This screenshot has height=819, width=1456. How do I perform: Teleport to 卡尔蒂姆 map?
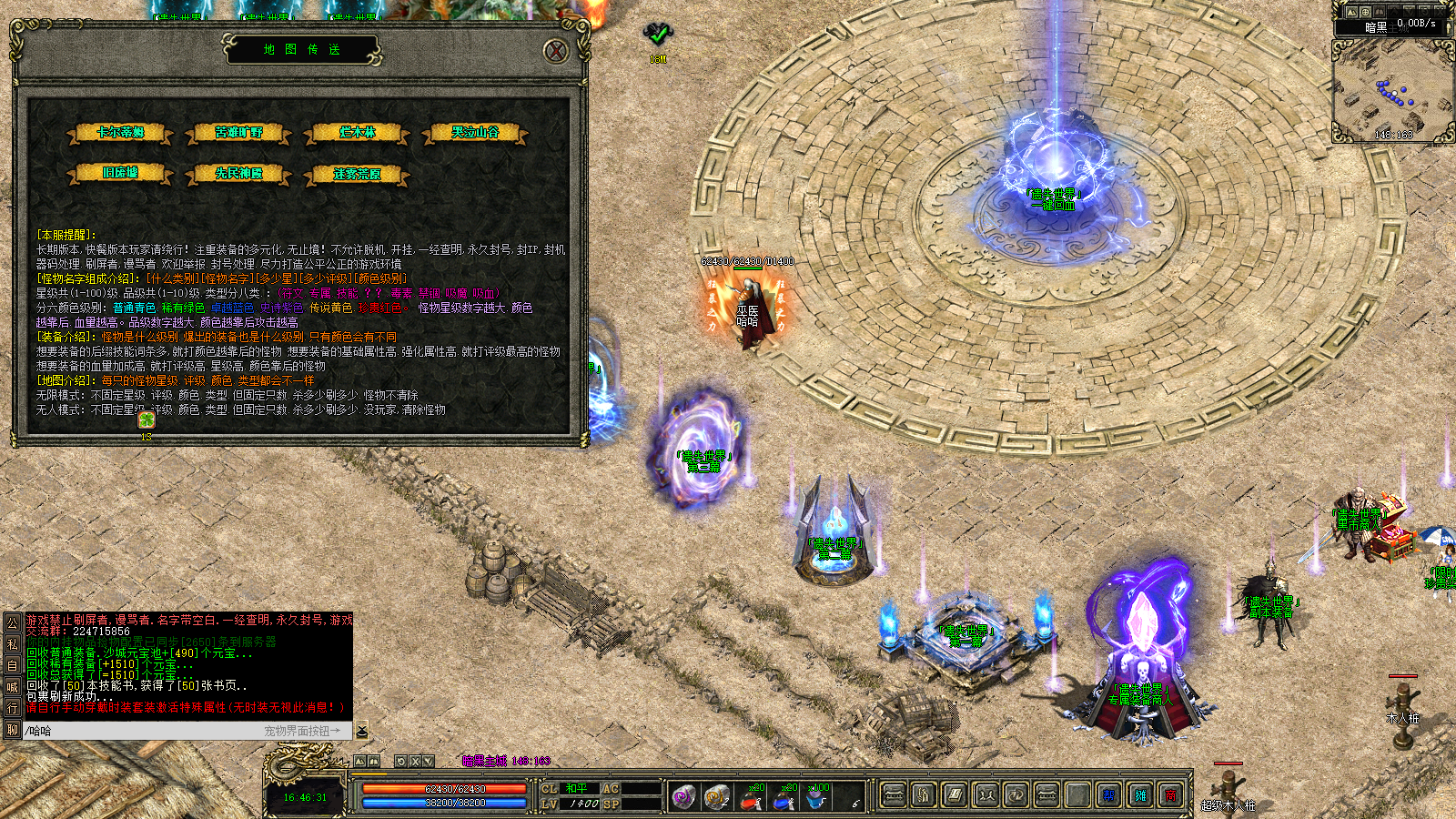tap(120, 133)
